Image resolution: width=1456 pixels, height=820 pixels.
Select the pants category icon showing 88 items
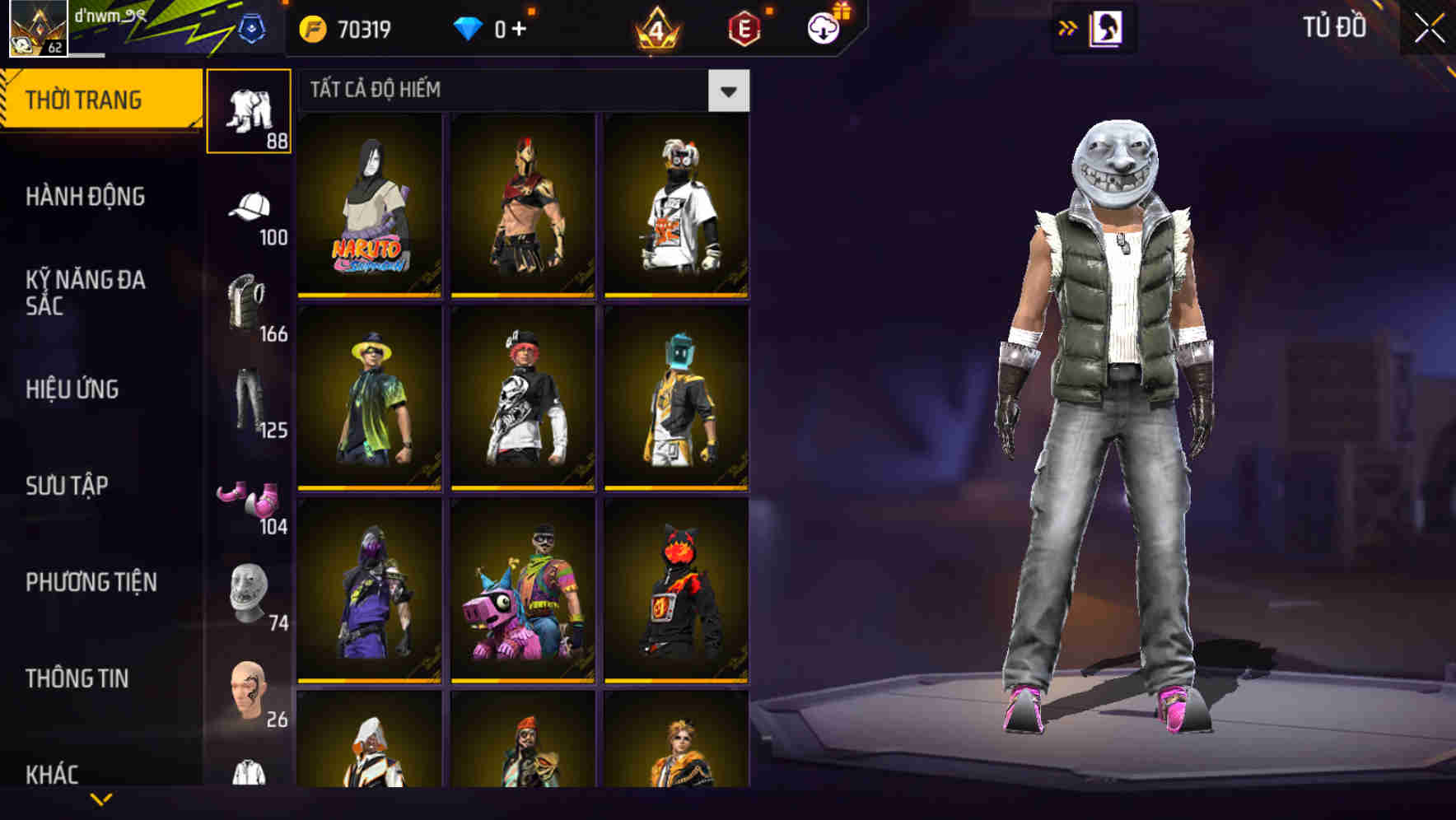pyautogui.click(x=250, y=111)
